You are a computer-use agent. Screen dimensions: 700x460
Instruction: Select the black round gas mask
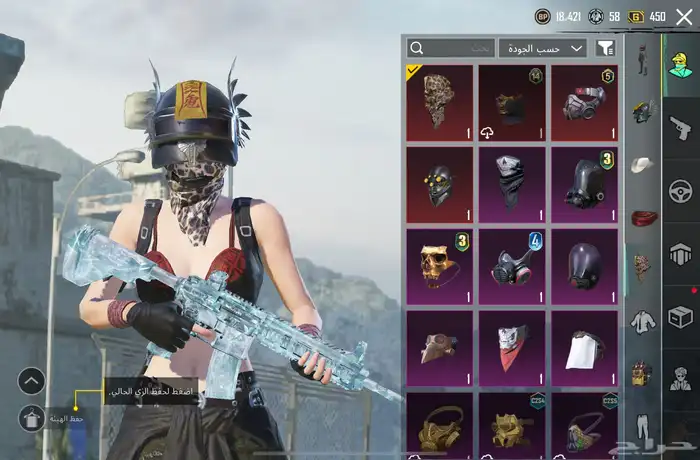point(584,266)
